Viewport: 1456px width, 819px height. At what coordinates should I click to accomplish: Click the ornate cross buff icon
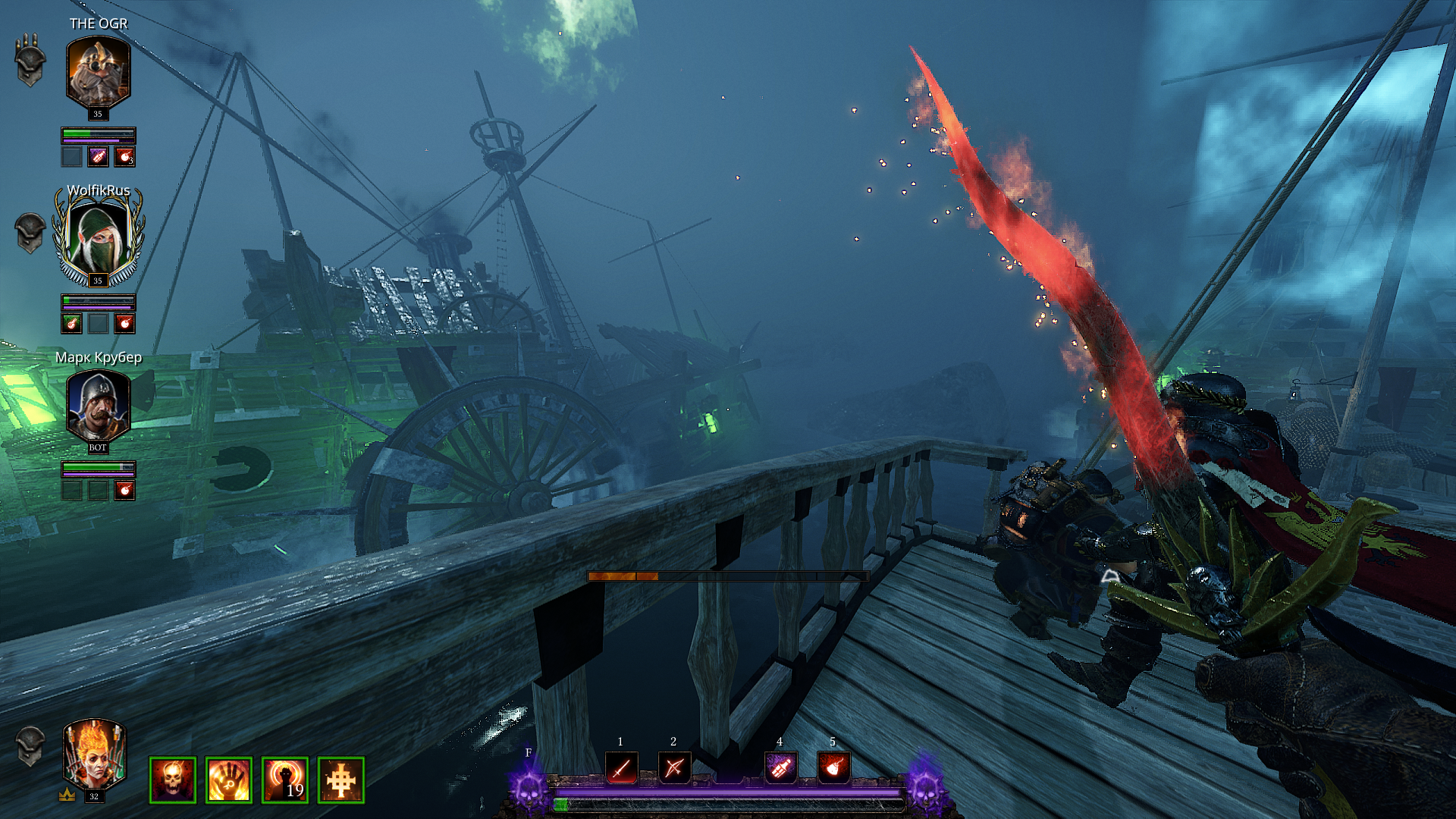tap(341, 780)
